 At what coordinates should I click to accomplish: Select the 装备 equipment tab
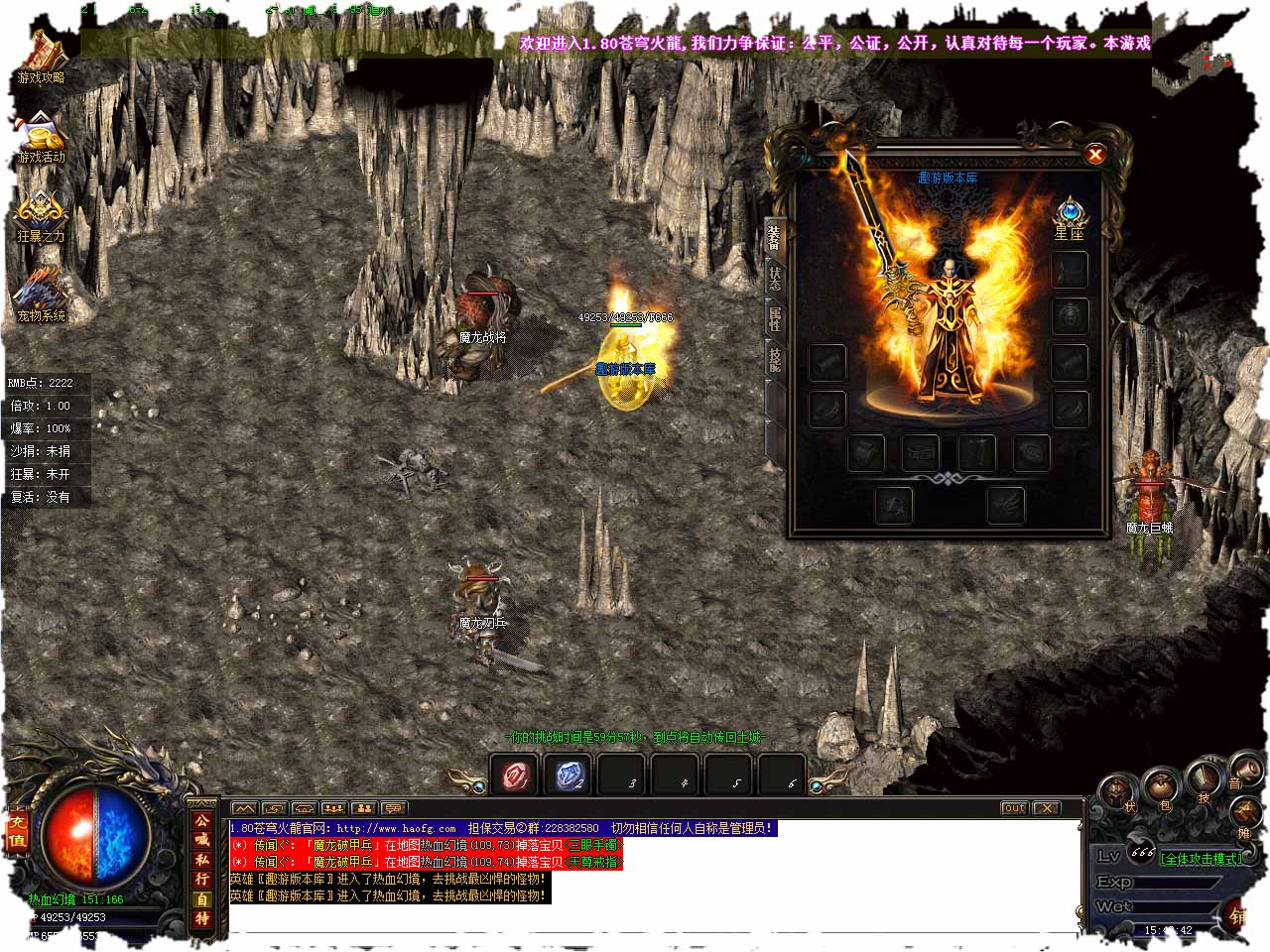coord(774,237)
